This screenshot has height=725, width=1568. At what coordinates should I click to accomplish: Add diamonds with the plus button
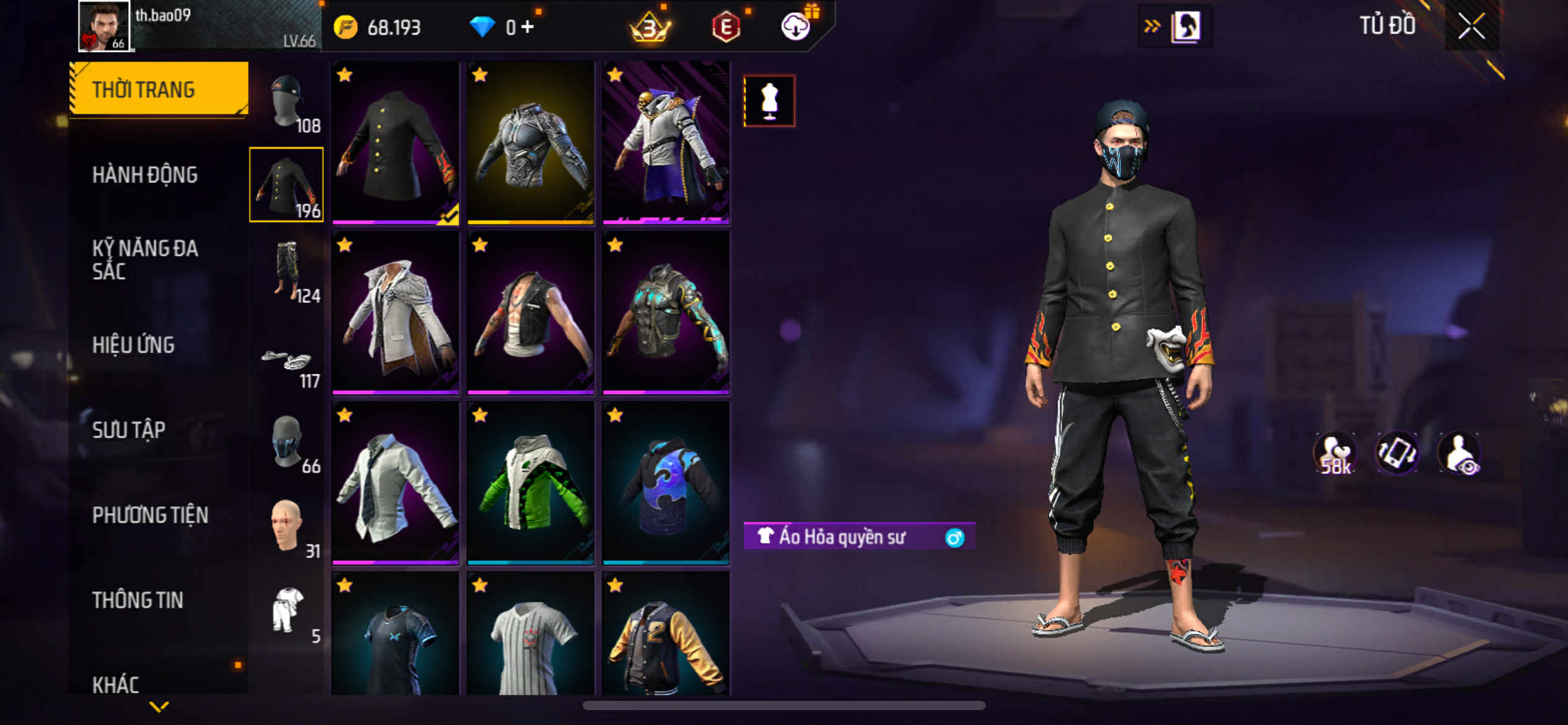tap(528, 27)
